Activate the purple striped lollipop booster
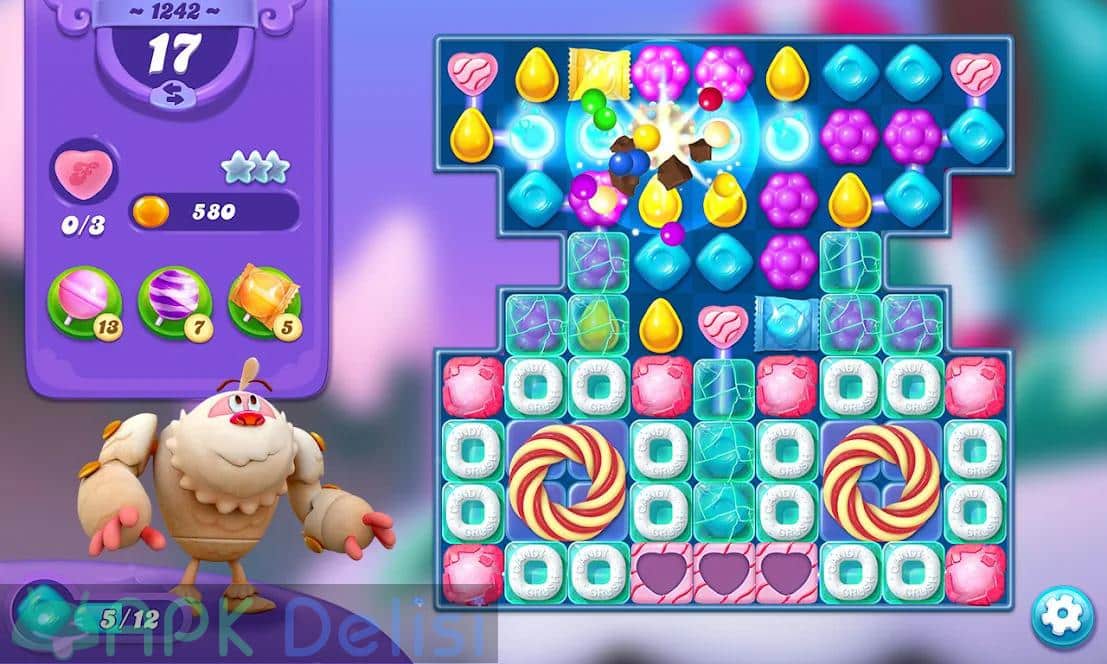Image resolution: width=1107 pixels, height=664 pixels. click(x=174, y=298)
